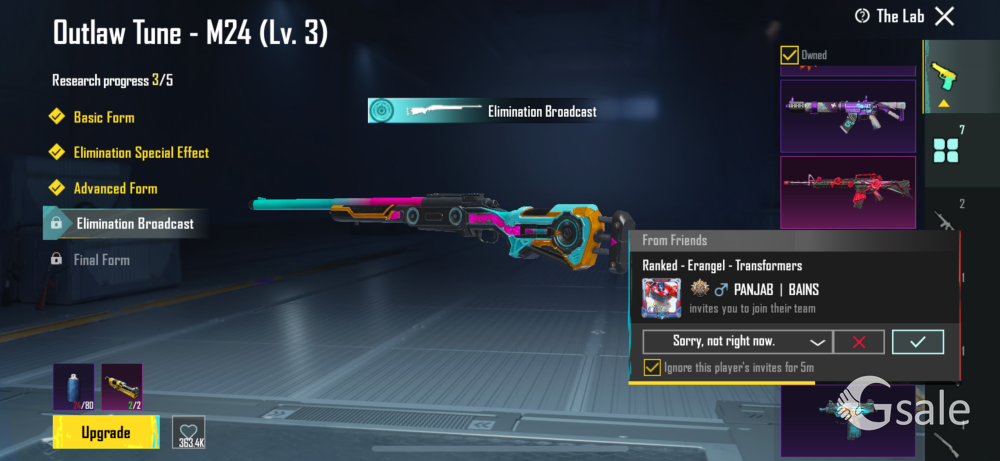Select Elimination Special Effect stage

pyautogui.click(x=140, y=153)
